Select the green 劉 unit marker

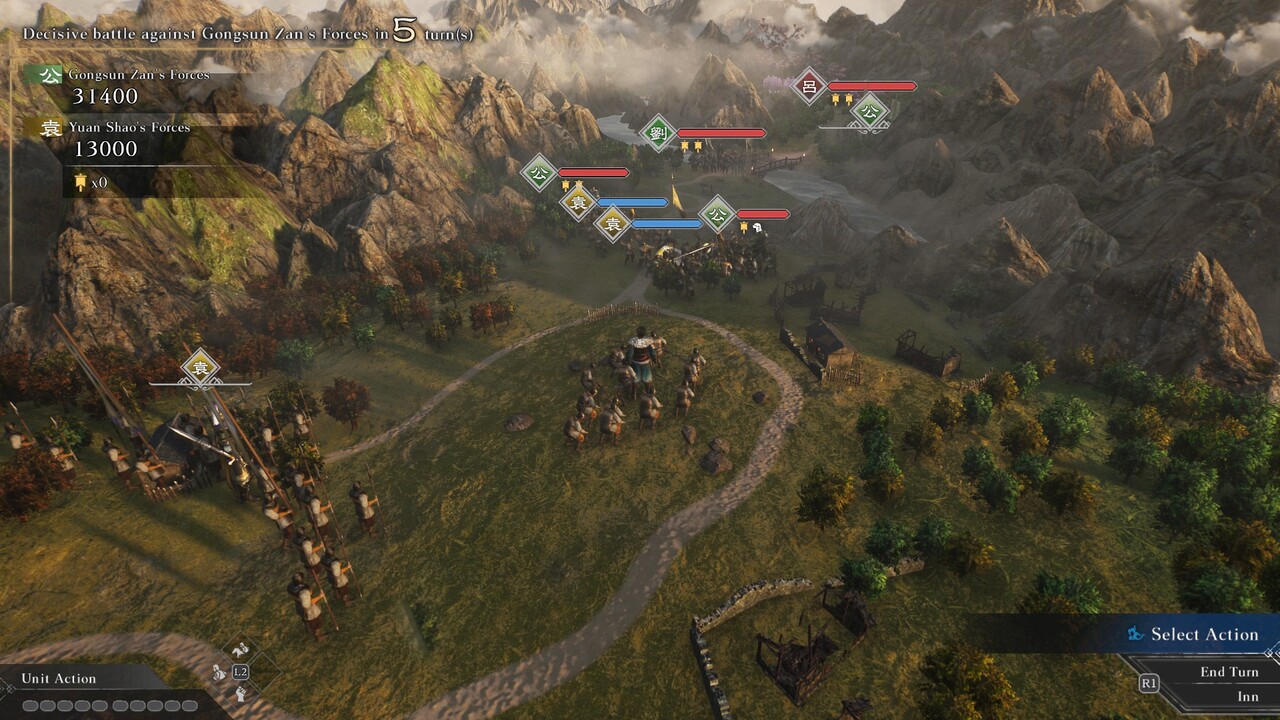coord(658,133)
